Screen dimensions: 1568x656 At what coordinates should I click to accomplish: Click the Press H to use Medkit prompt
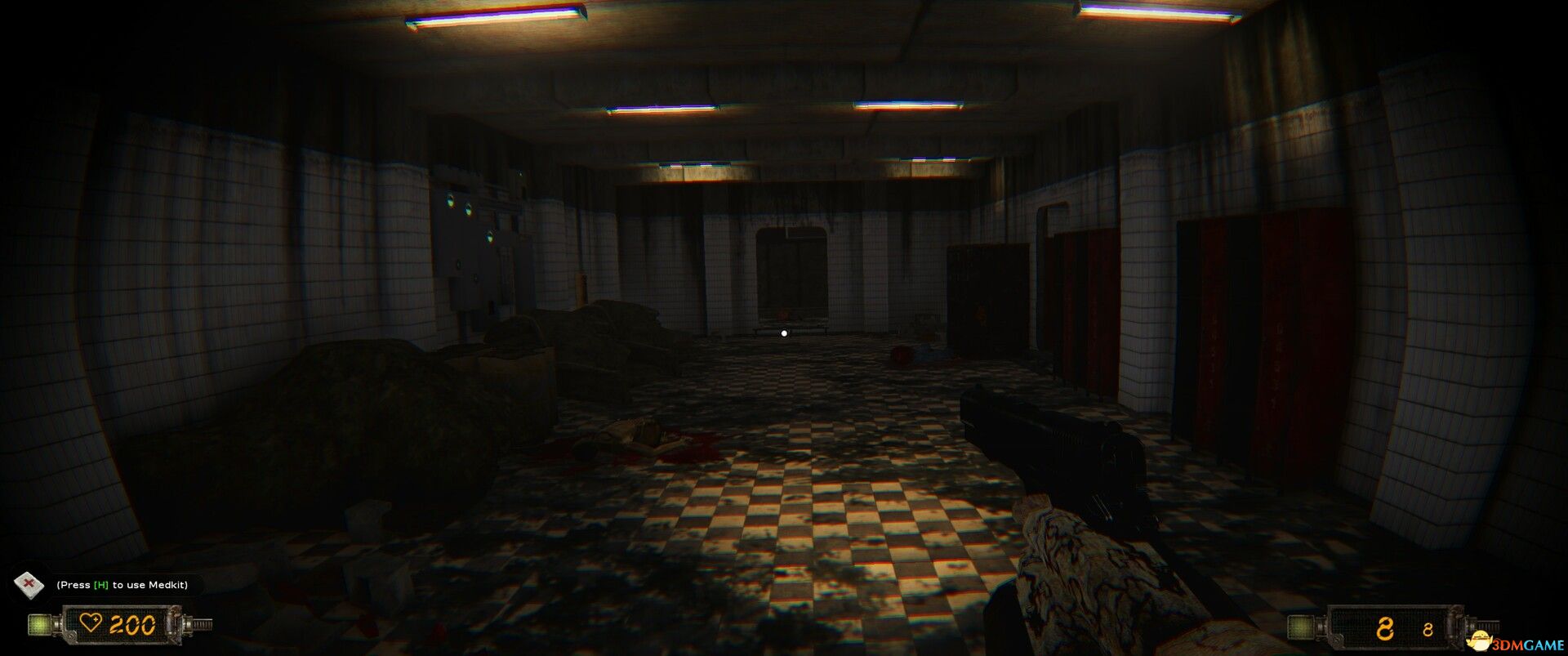pos(122,583)
